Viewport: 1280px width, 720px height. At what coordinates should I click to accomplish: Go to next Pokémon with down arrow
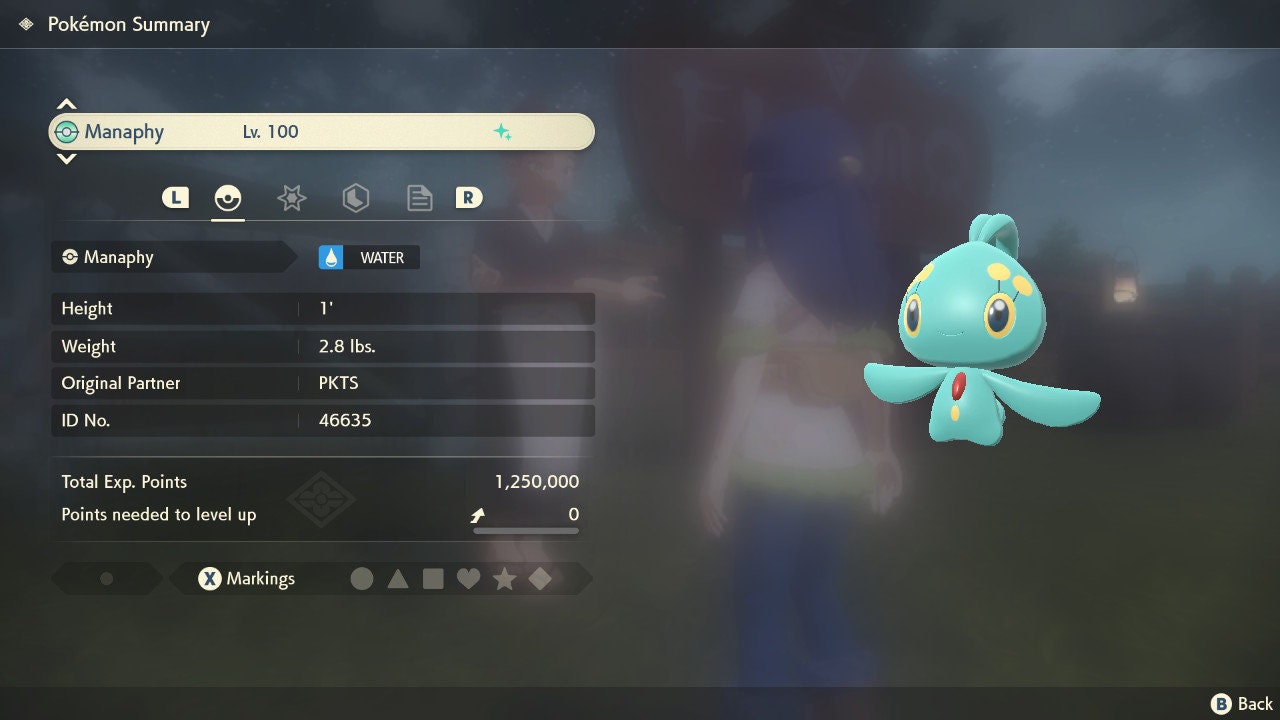tap(66, 158)
